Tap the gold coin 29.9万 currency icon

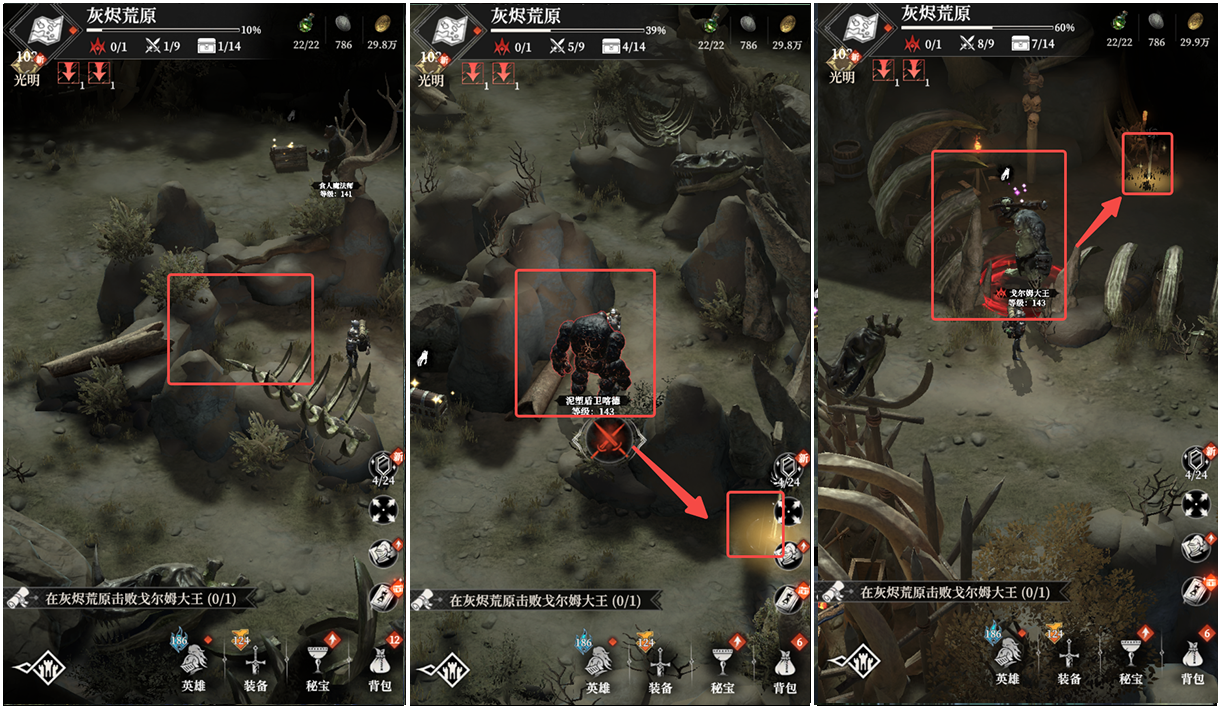pyautogui.click(x=1193, y=24)
